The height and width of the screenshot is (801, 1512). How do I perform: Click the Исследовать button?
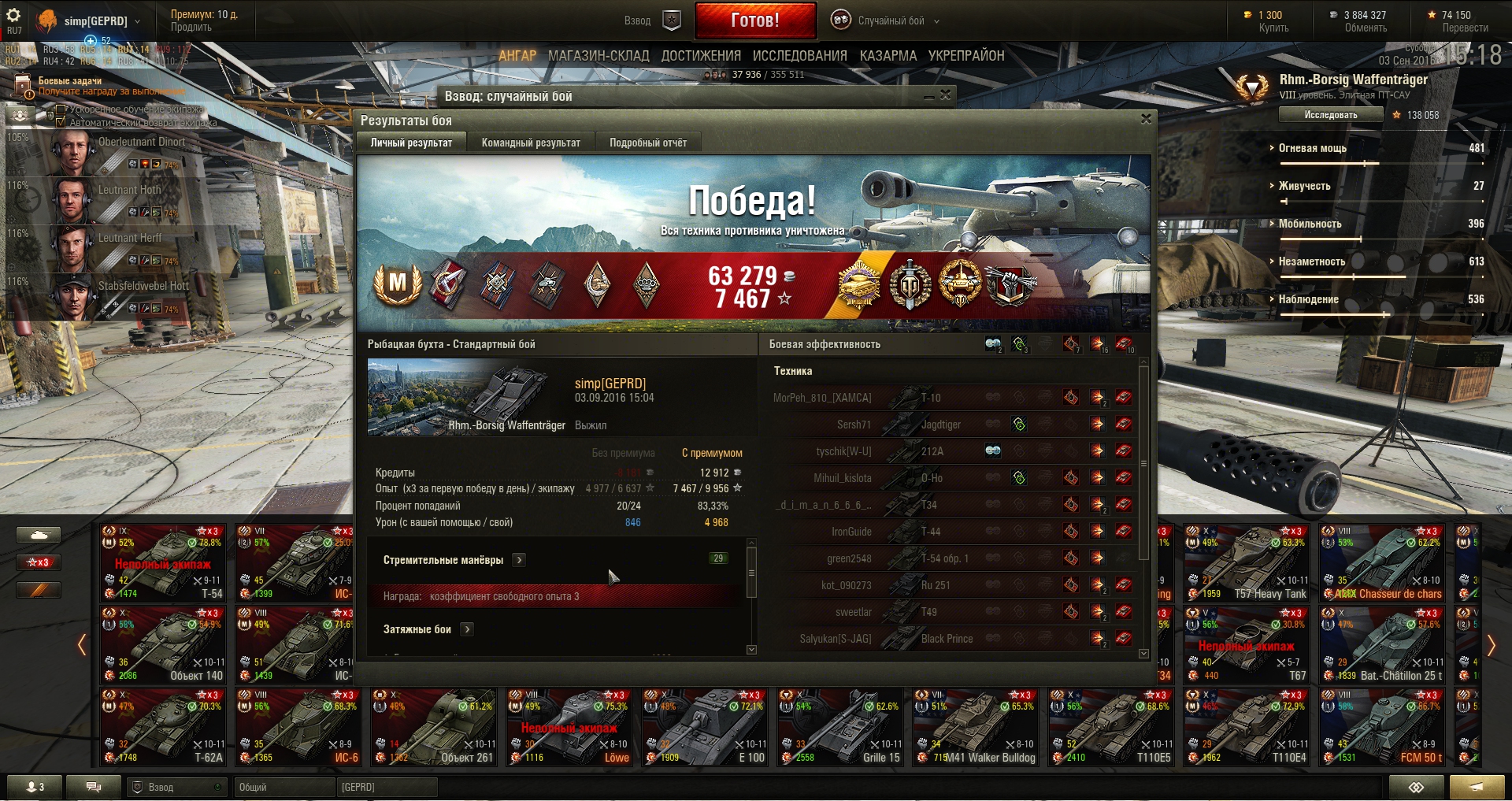coord(1330,115)
